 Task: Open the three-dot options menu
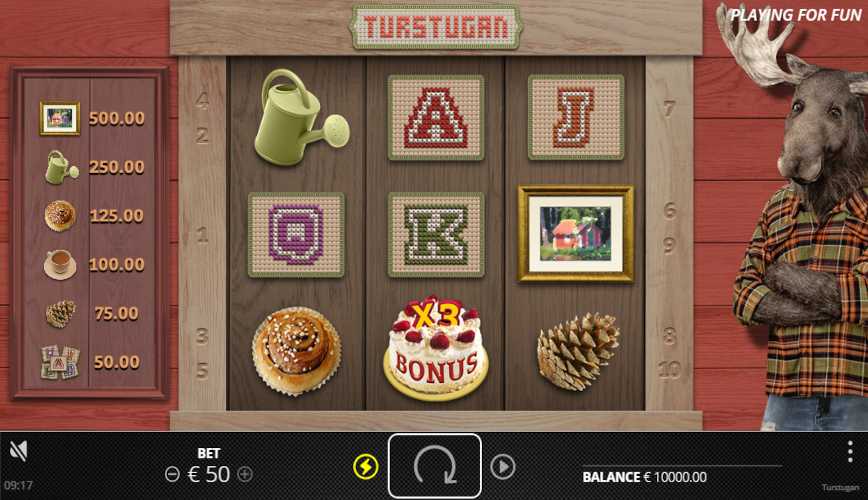850,451
